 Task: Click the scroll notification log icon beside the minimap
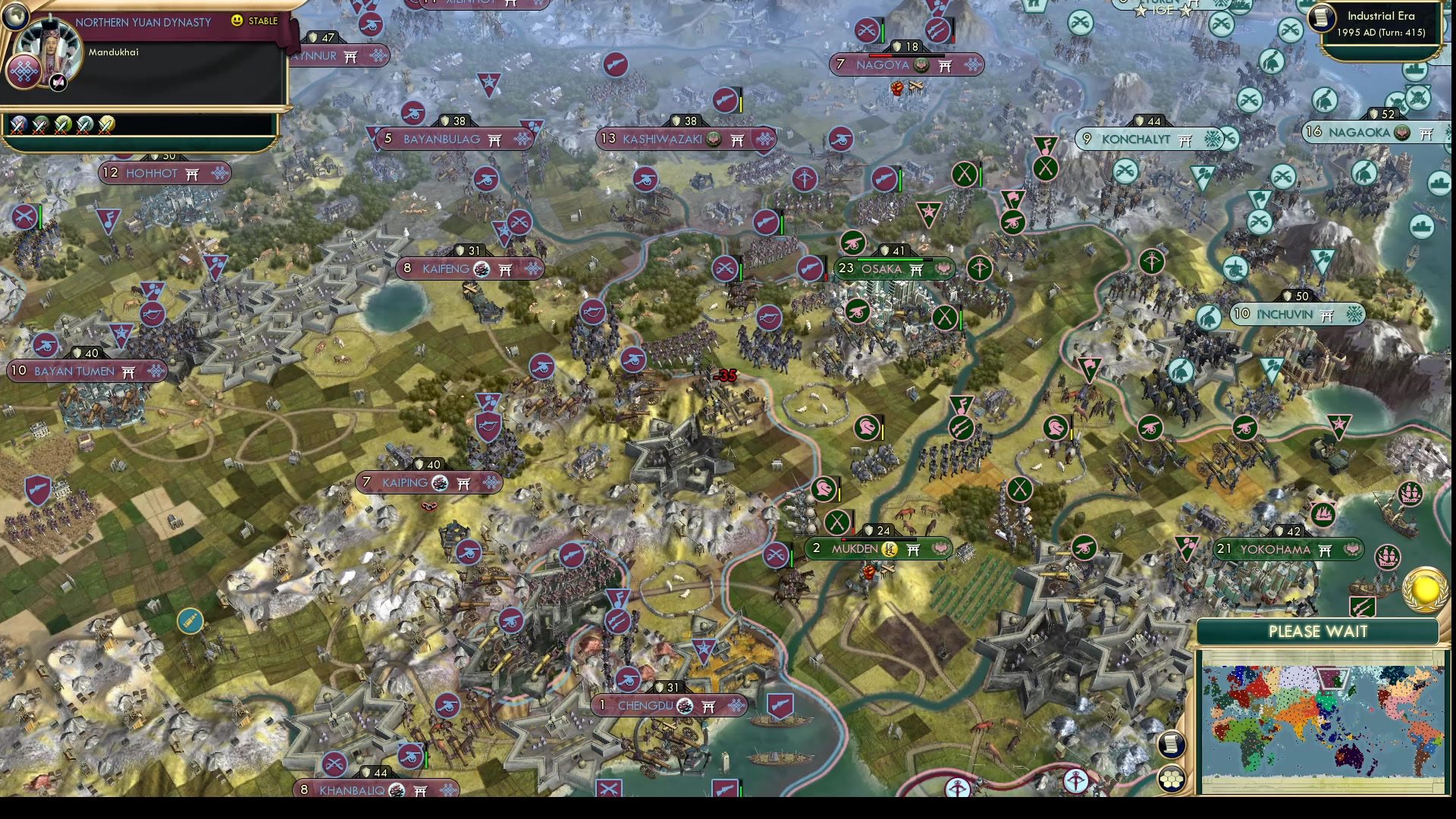point(1172,745)
